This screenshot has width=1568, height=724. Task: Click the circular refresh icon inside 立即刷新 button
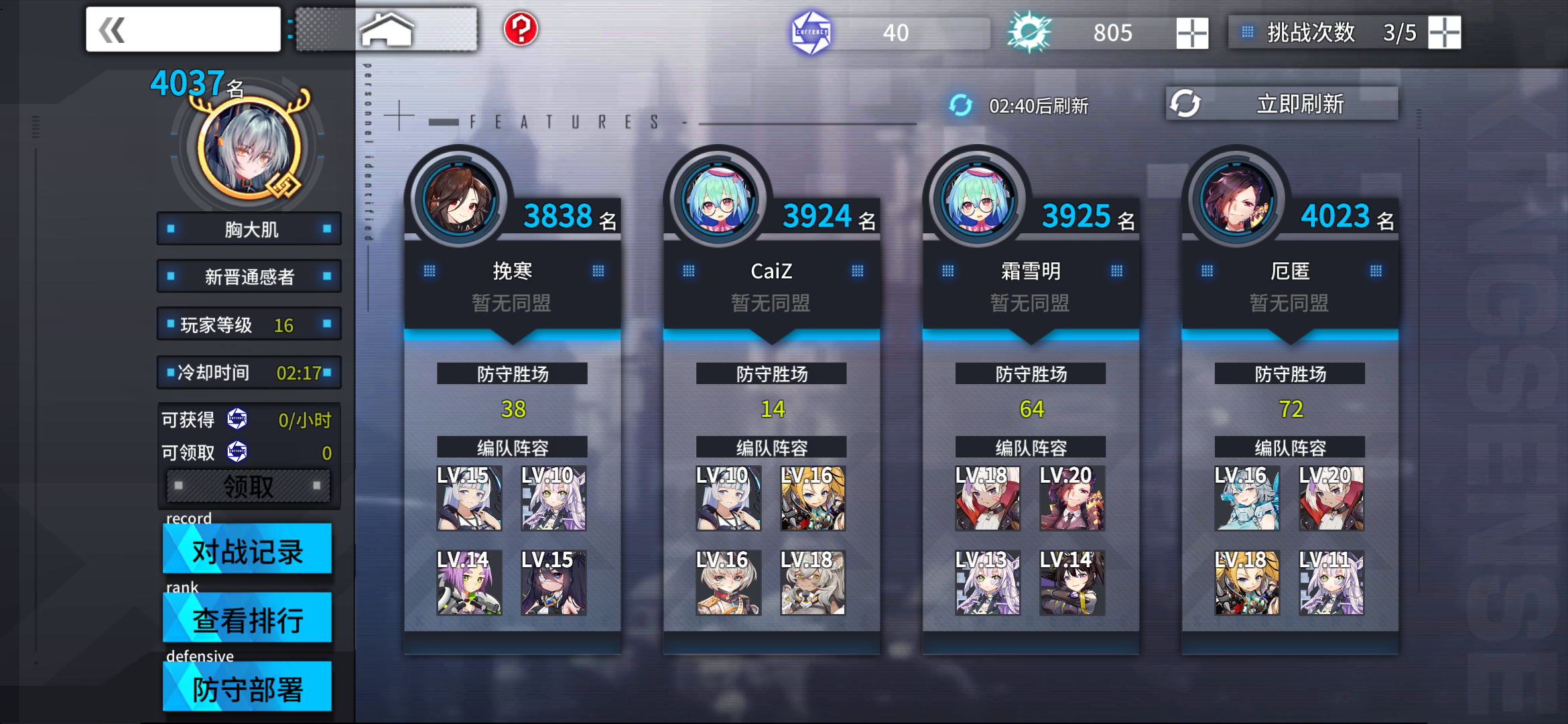click(x=1186, y=103)
